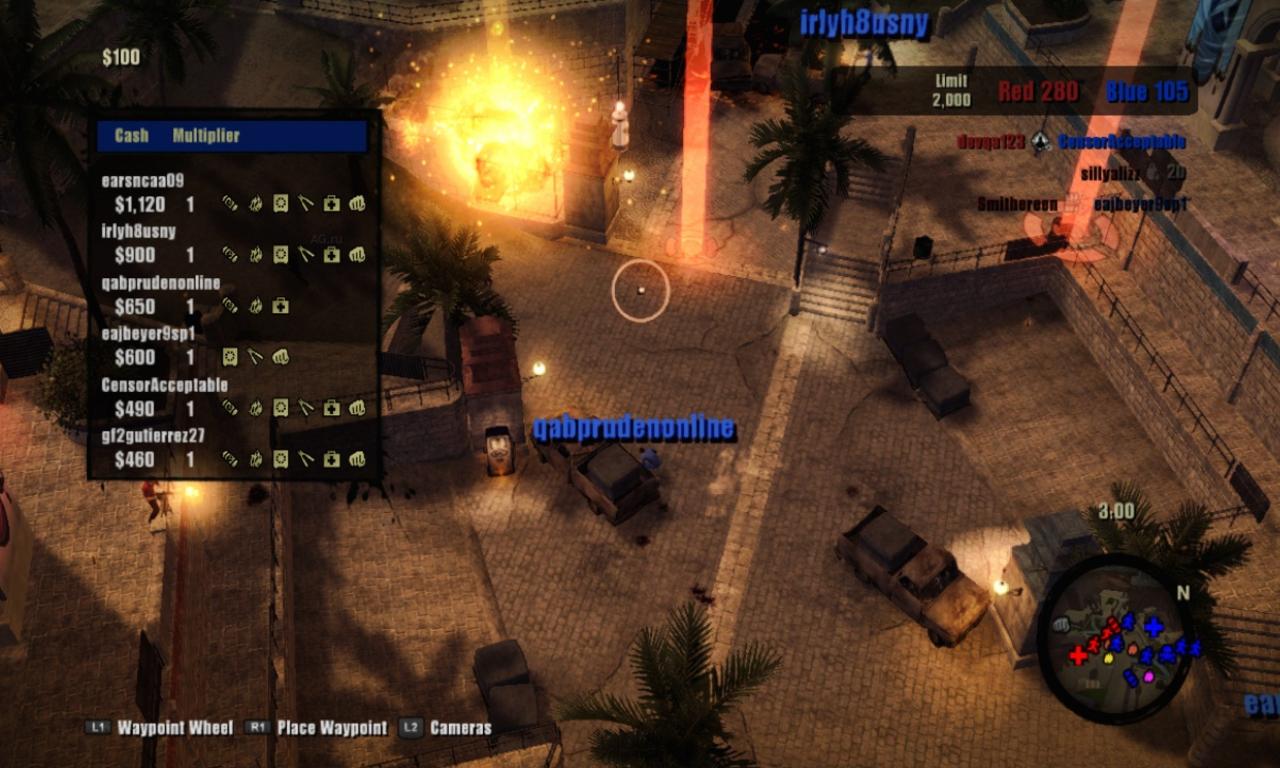Screen dimensions: 1280x768
Task: Click the molotov fire icon beside irlyh8usny's cash
Action: (257, 254)
